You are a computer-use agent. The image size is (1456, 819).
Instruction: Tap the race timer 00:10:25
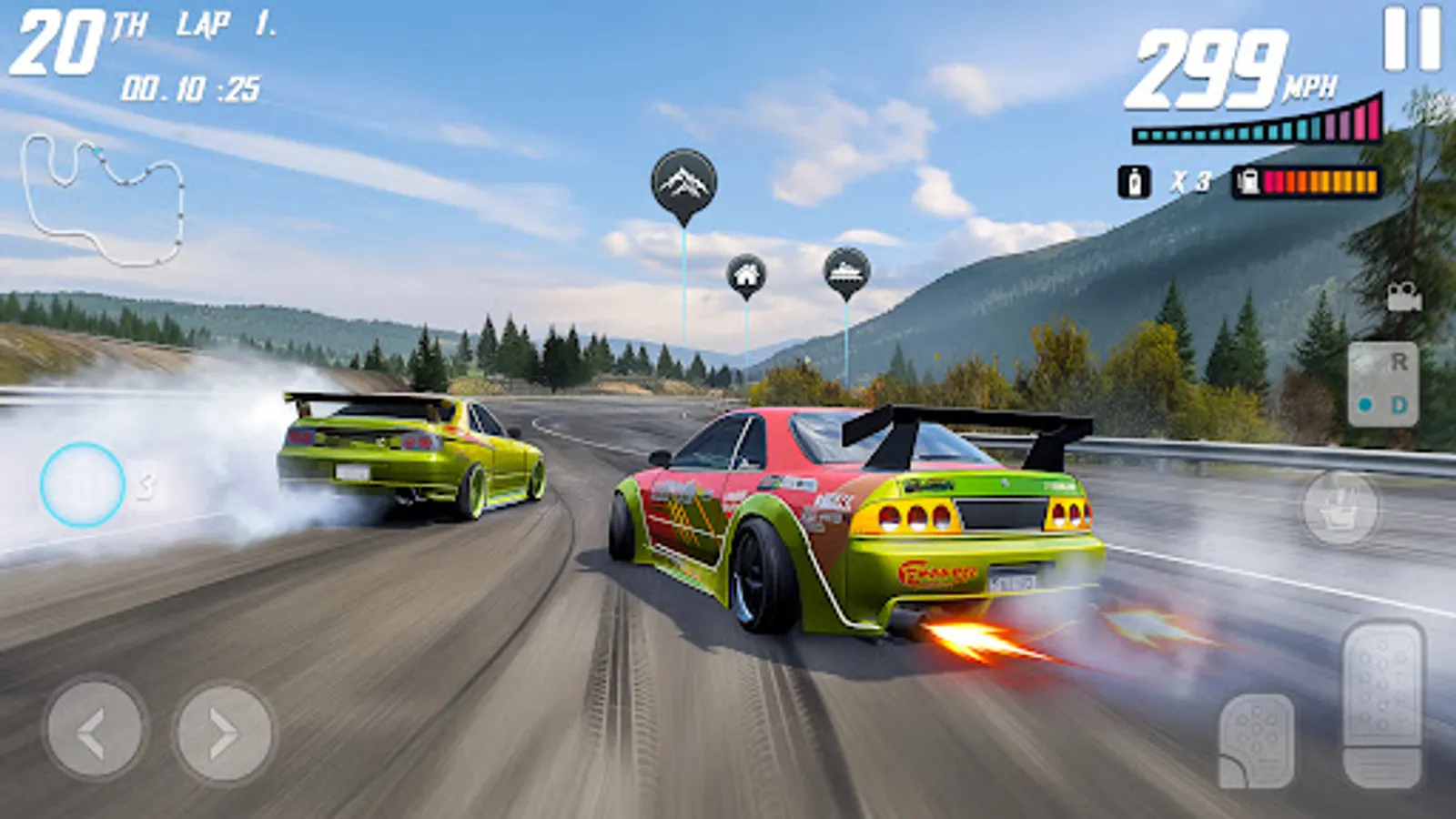click(191, 87)
